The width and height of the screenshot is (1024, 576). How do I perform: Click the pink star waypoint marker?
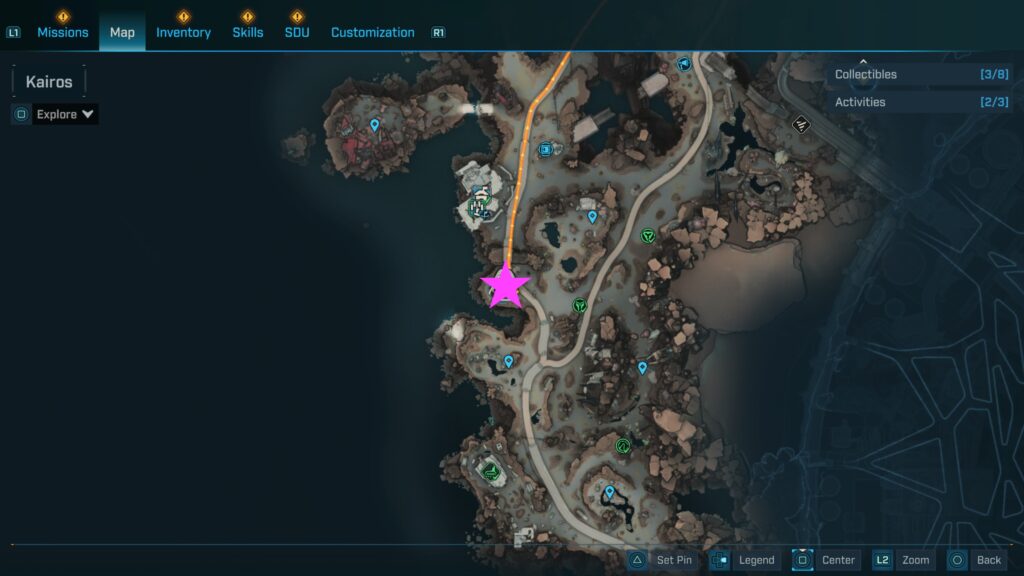point(505,286)
